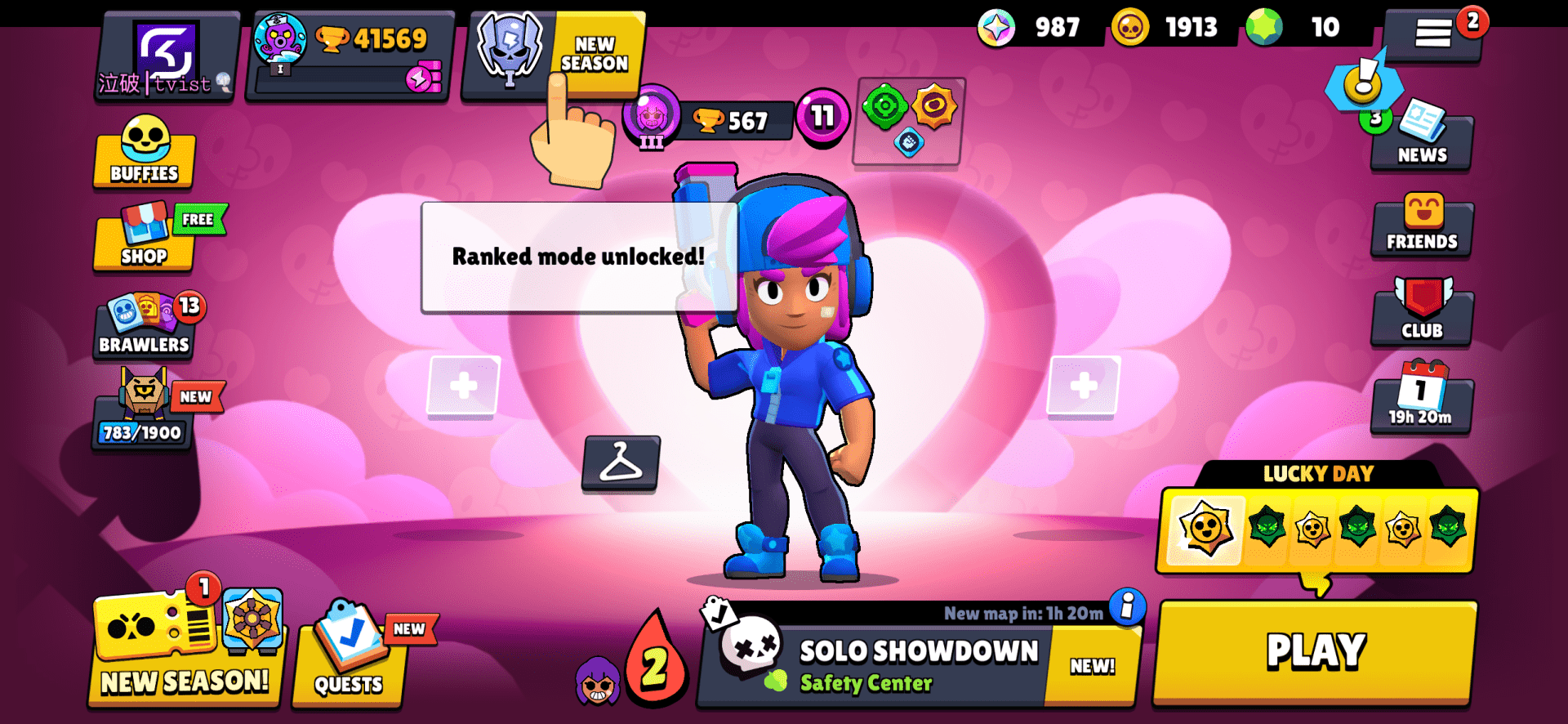This screenshot has height=724, width=1568.
Task: Click the star points counter
Action: pos(998,27)
